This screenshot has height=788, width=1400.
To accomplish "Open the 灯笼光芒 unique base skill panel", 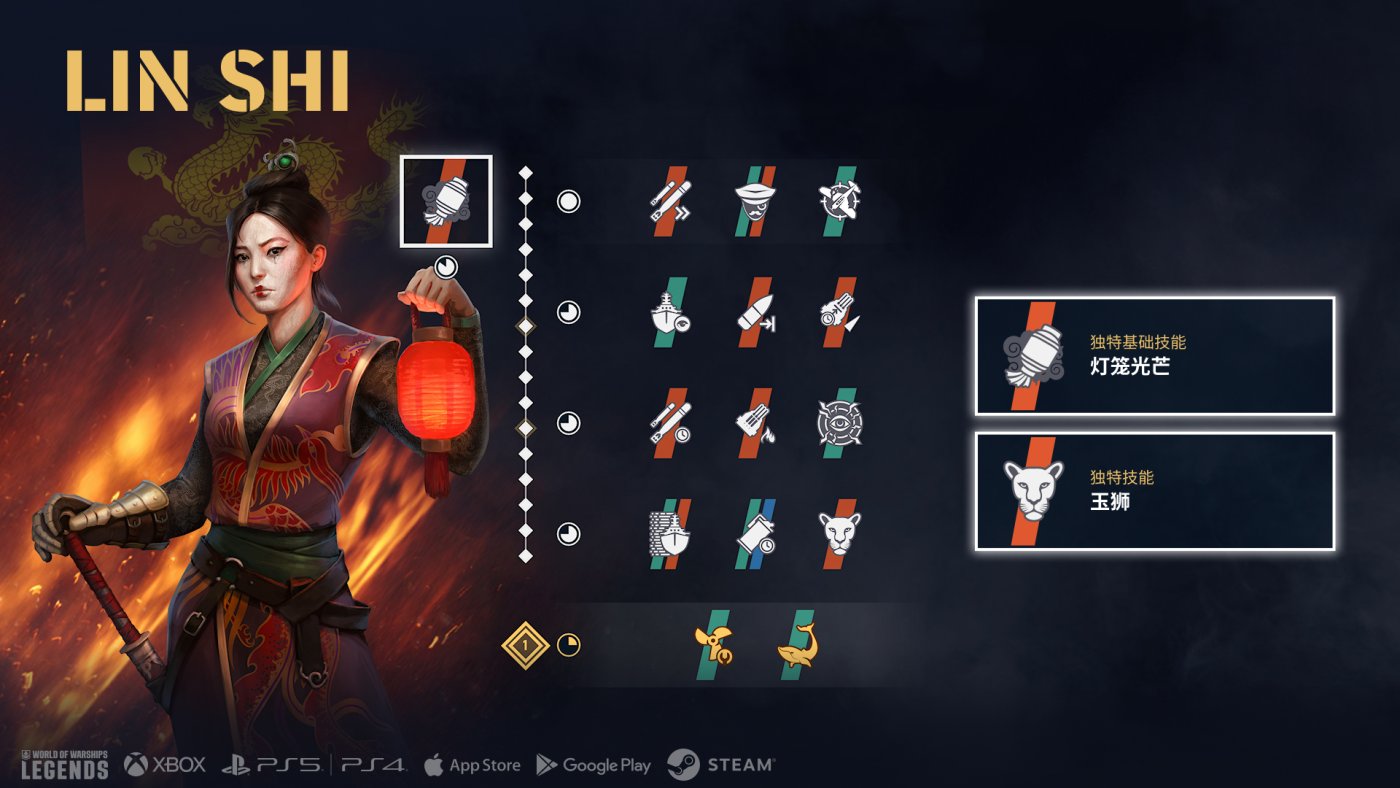I will pos(1155,356).
